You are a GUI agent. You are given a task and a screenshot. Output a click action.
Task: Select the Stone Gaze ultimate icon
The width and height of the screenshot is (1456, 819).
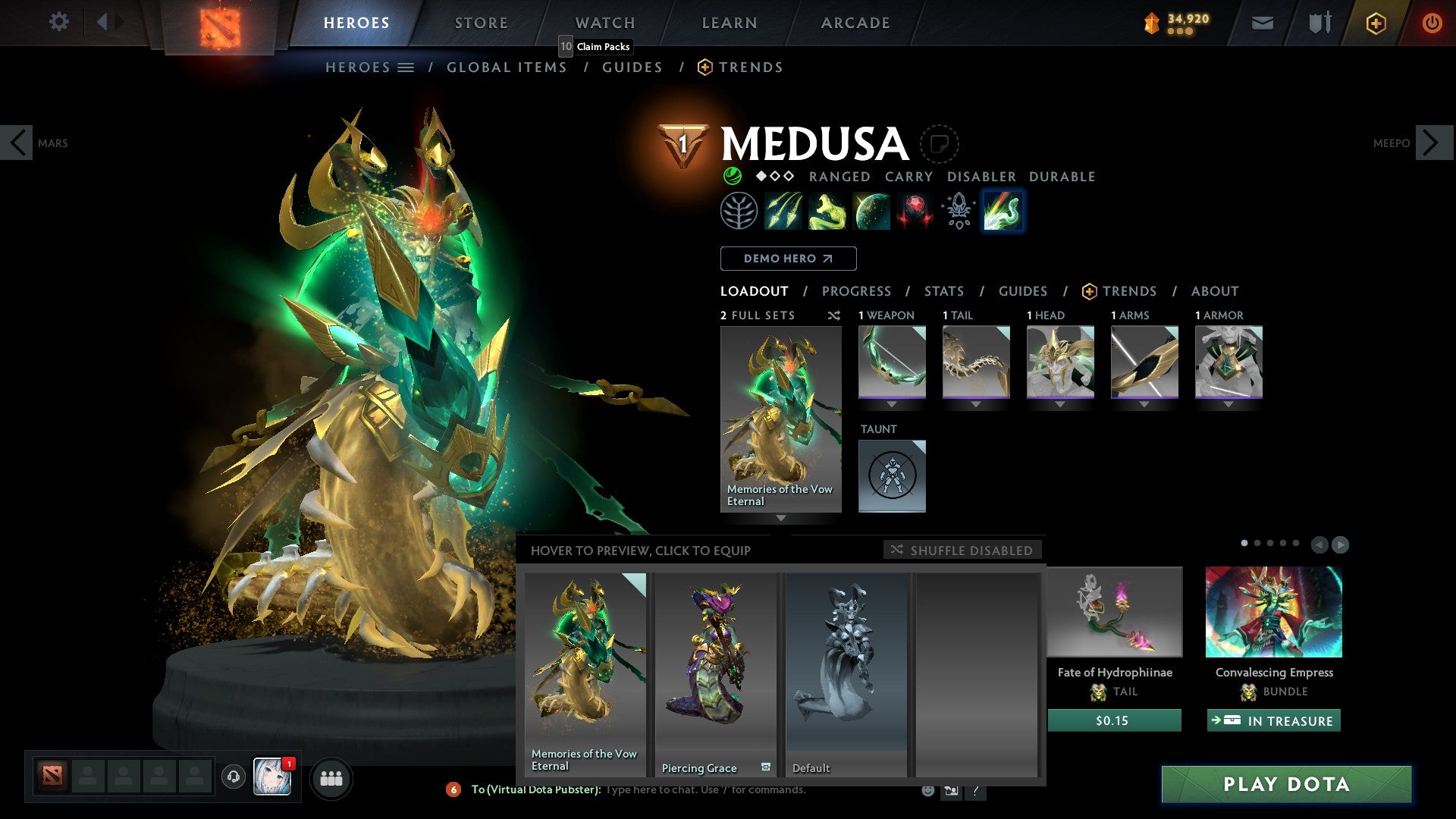(x=916, y=211)
